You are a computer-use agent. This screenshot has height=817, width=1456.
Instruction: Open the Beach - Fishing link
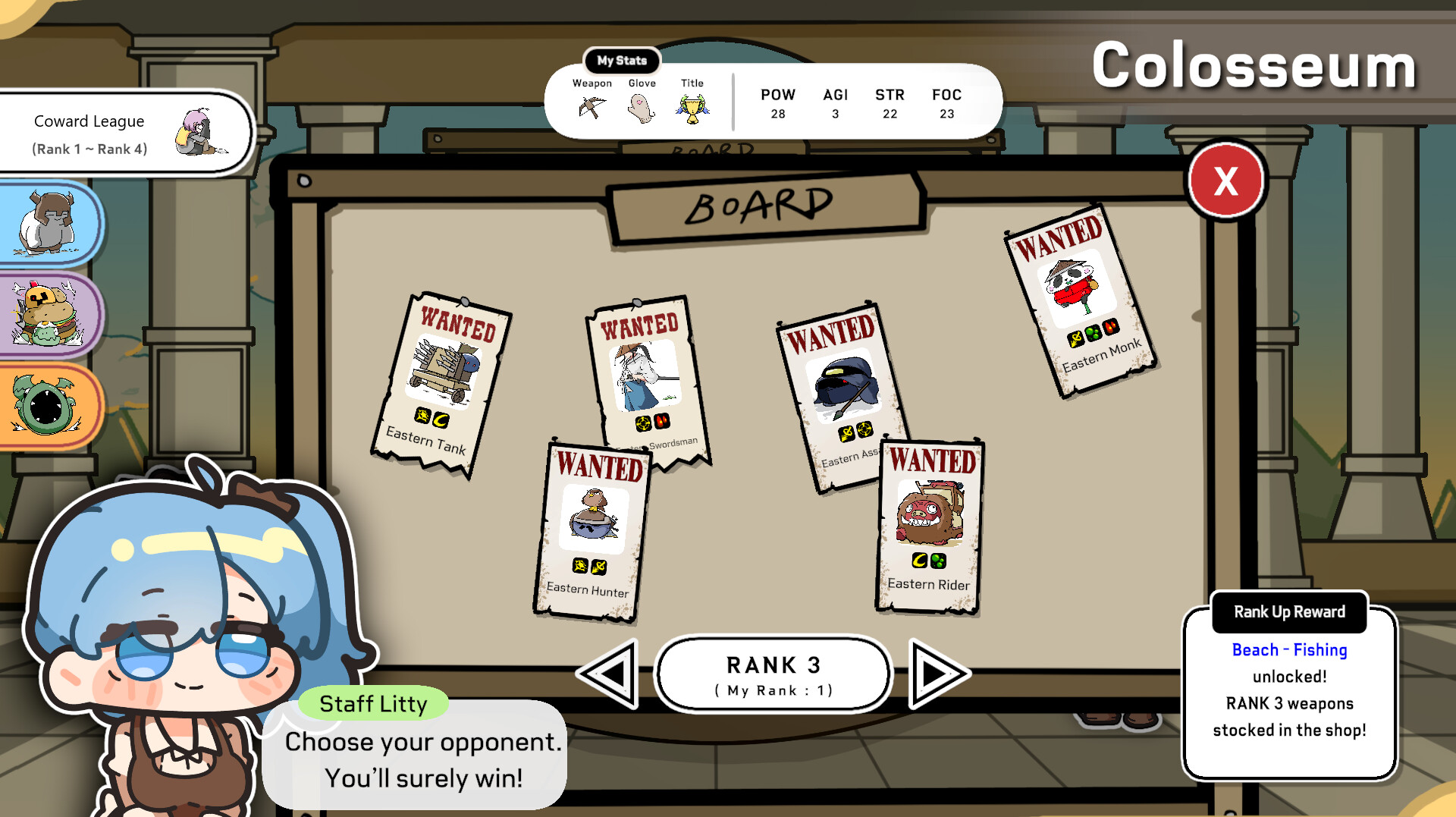[x=1289, y=649]
